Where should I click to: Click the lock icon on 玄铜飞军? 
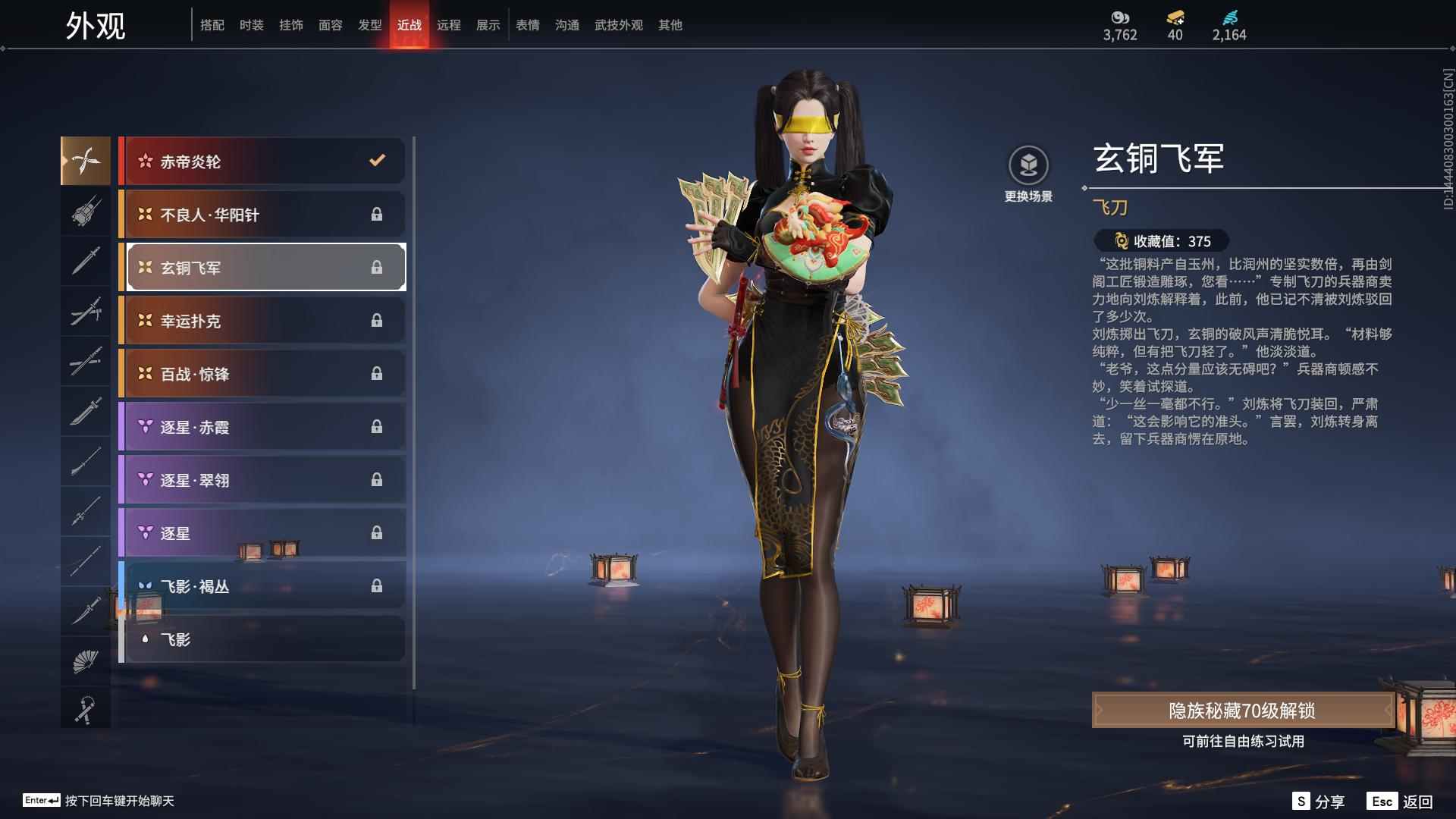coord(377,267)
